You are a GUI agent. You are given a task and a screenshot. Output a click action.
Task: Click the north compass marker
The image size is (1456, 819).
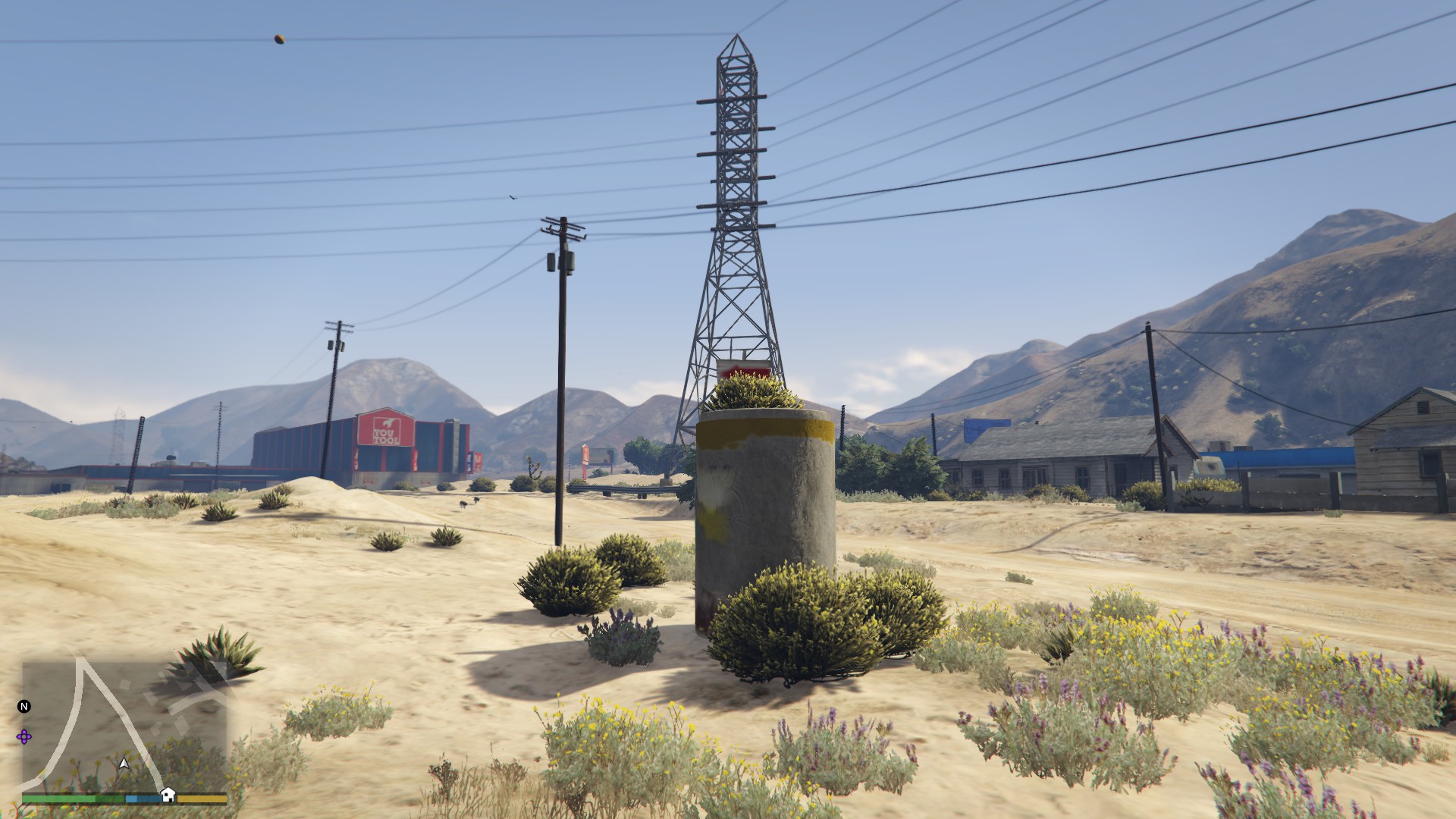tap(24, 707)
